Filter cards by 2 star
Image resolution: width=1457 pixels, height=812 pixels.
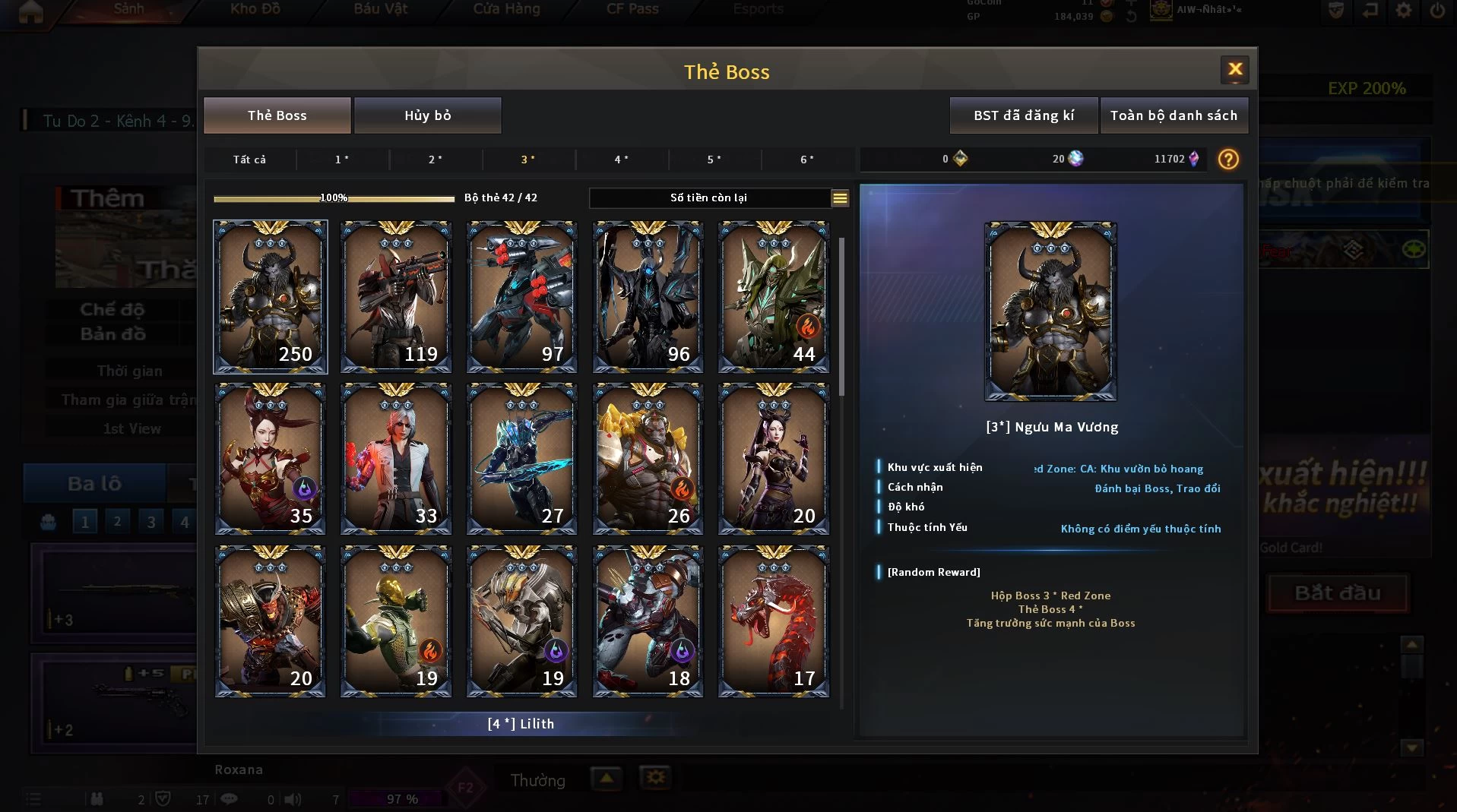pos(436,160)
